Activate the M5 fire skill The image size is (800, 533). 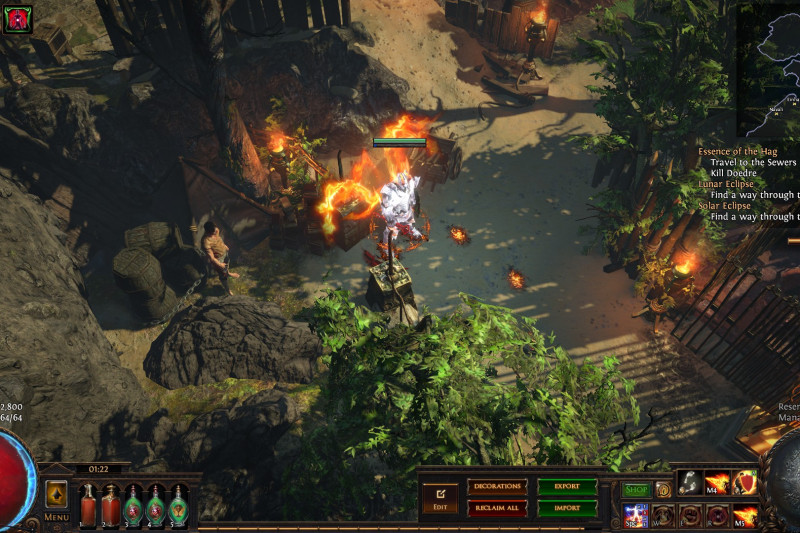tap(745, 516)
